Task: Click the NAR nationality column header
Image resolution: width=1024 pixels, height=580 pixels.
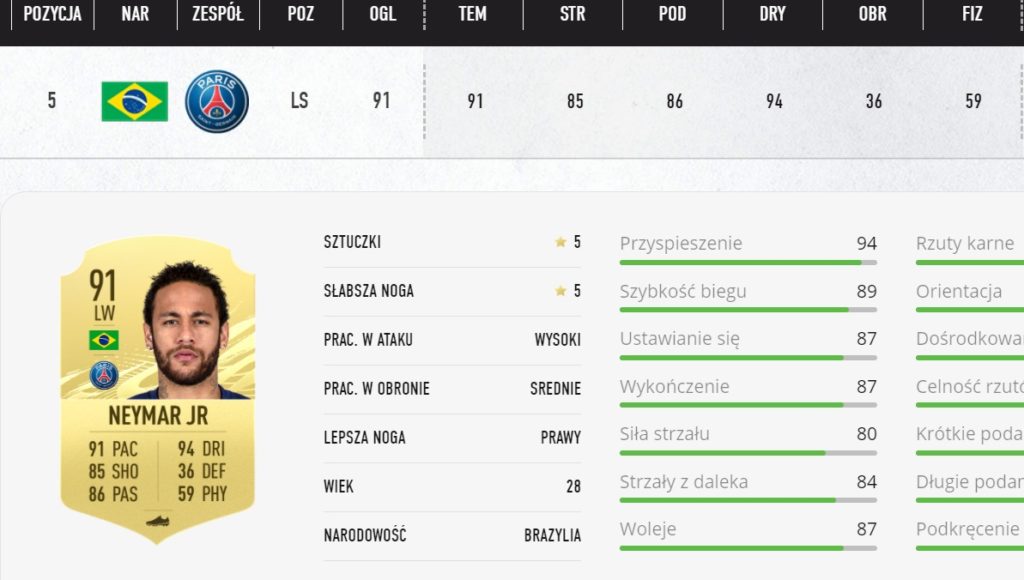Action: click(x=135, y=14)
